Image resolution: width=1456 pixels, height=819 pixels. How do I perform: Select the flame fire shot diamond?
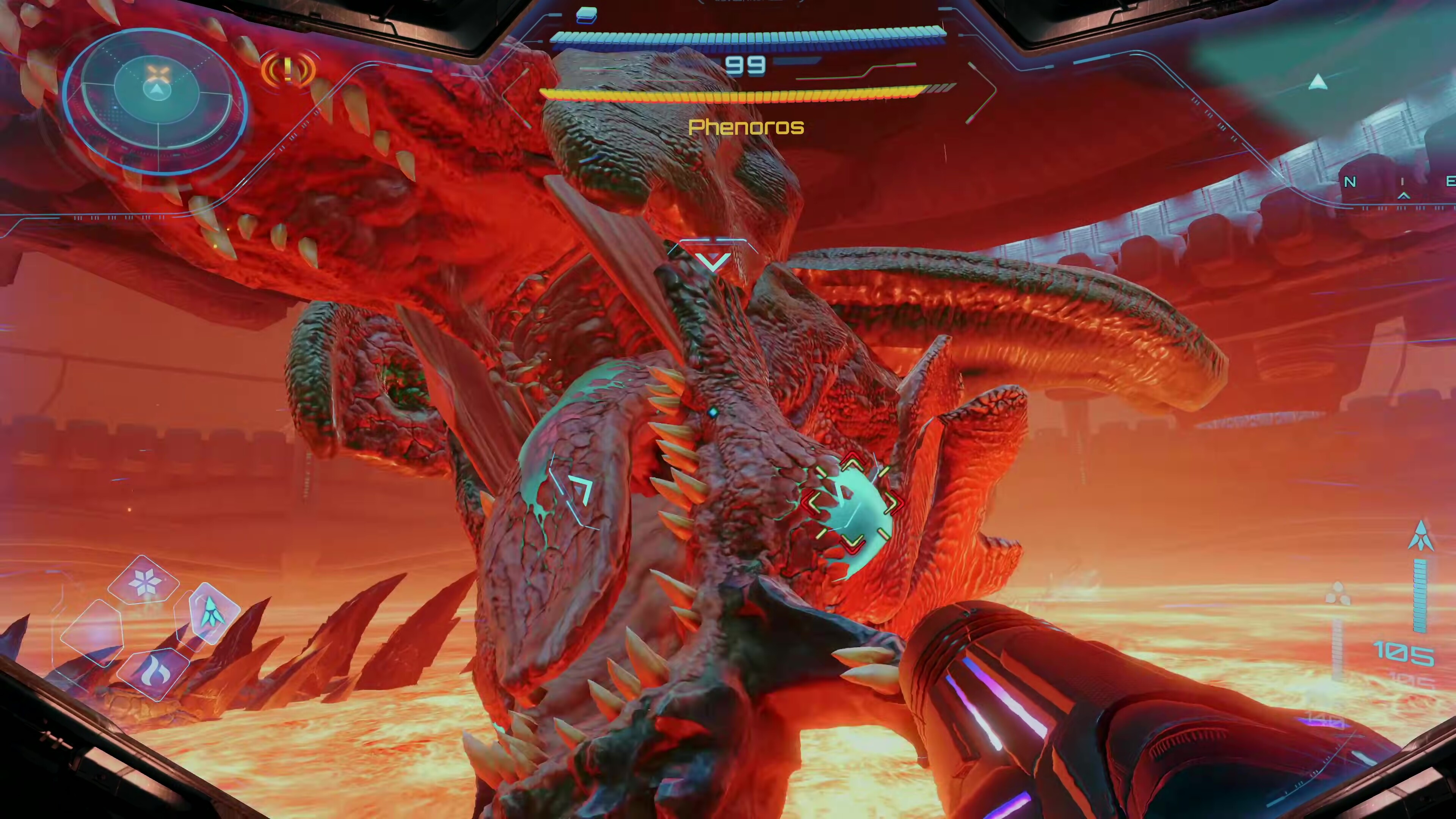coord(152,675)
